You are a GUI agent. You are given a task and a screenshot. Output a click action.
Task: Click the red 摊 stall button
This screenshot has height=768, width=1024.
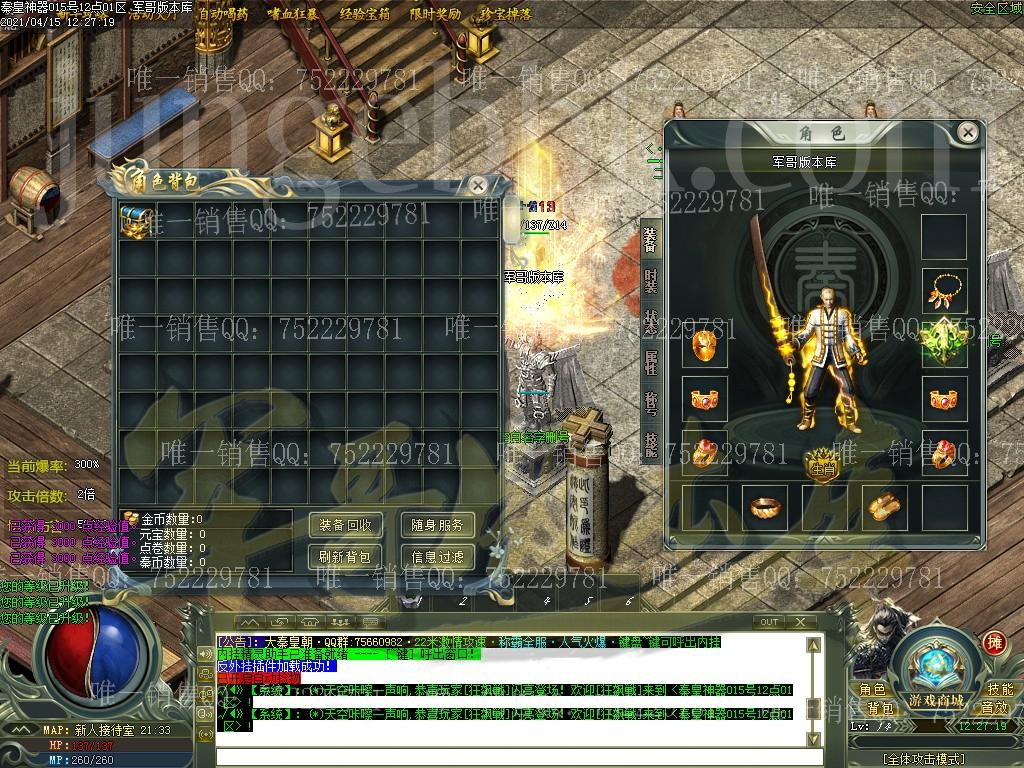click(994, 642)
